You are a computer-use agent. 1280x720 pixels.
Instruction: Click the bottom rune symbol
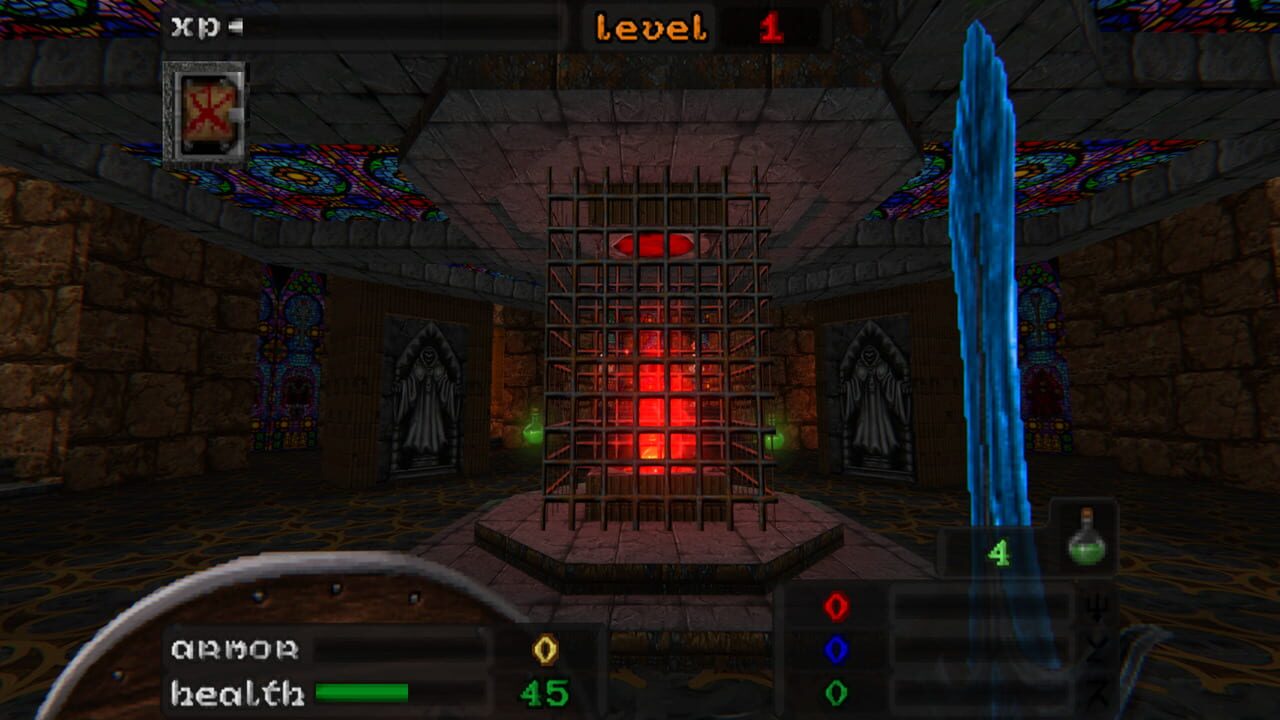[x=1098, y=690]
